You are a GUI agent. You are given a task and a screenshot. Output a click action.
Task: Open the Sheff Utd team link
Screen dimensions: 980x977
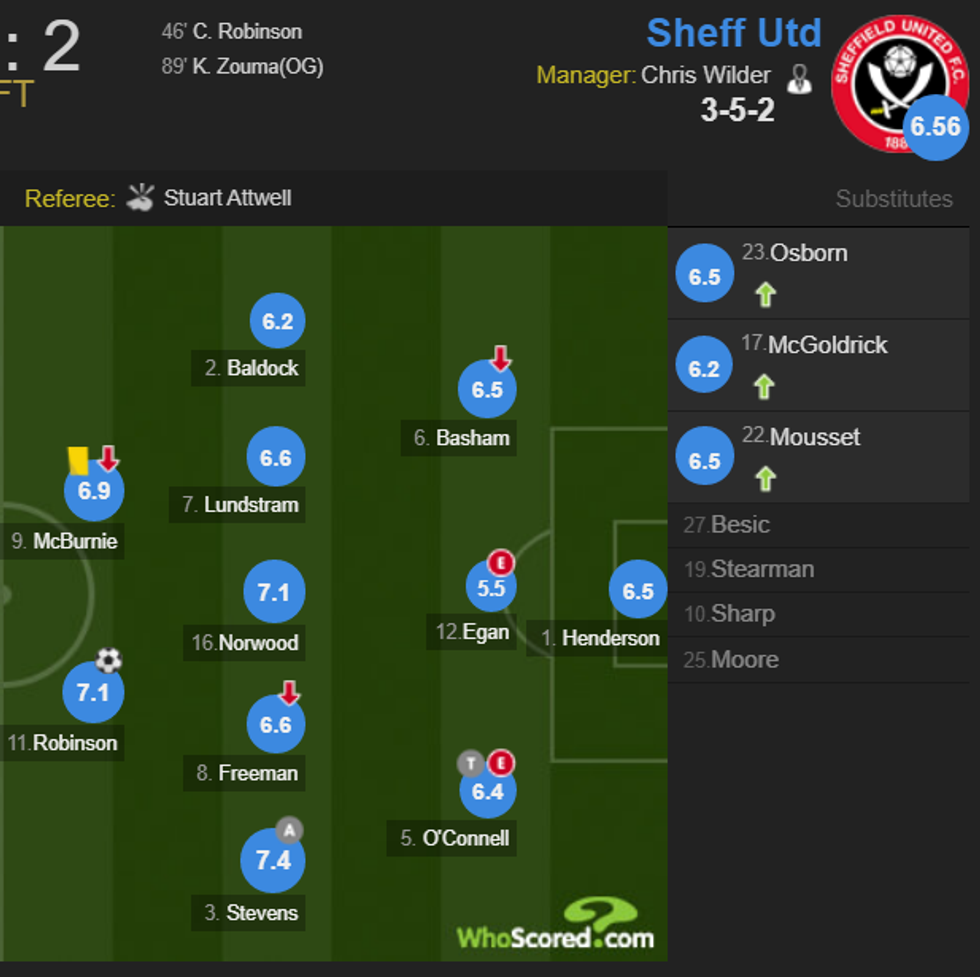pos(733,33)
